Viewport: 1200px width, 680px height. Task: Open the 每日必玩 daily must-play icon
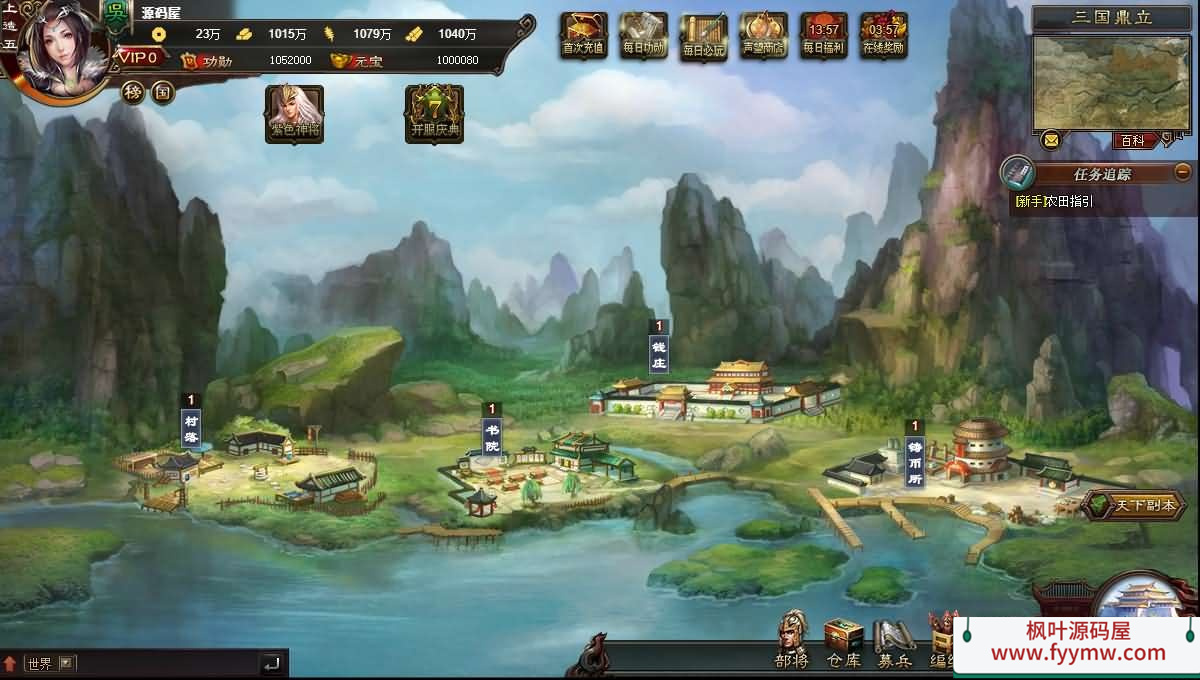pos(703,38)
